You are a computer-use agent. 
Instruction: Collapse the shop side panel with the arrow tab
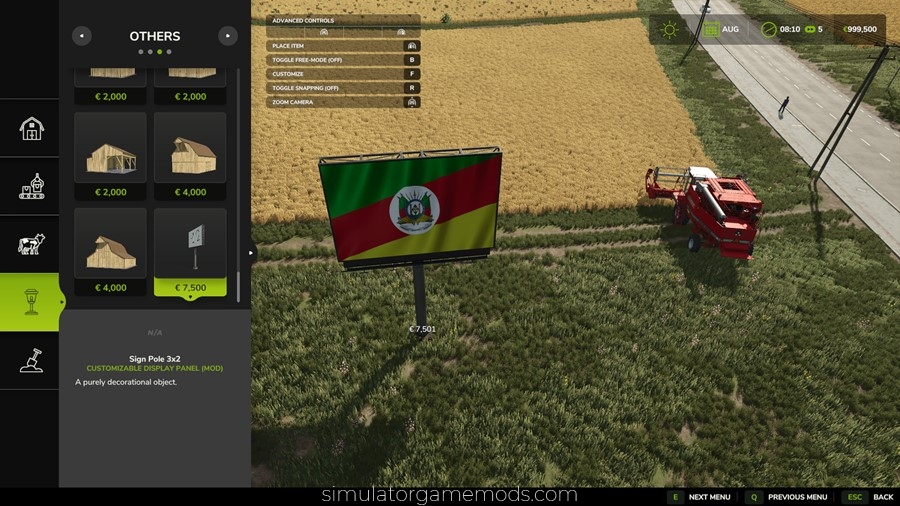tap(252, 253)
